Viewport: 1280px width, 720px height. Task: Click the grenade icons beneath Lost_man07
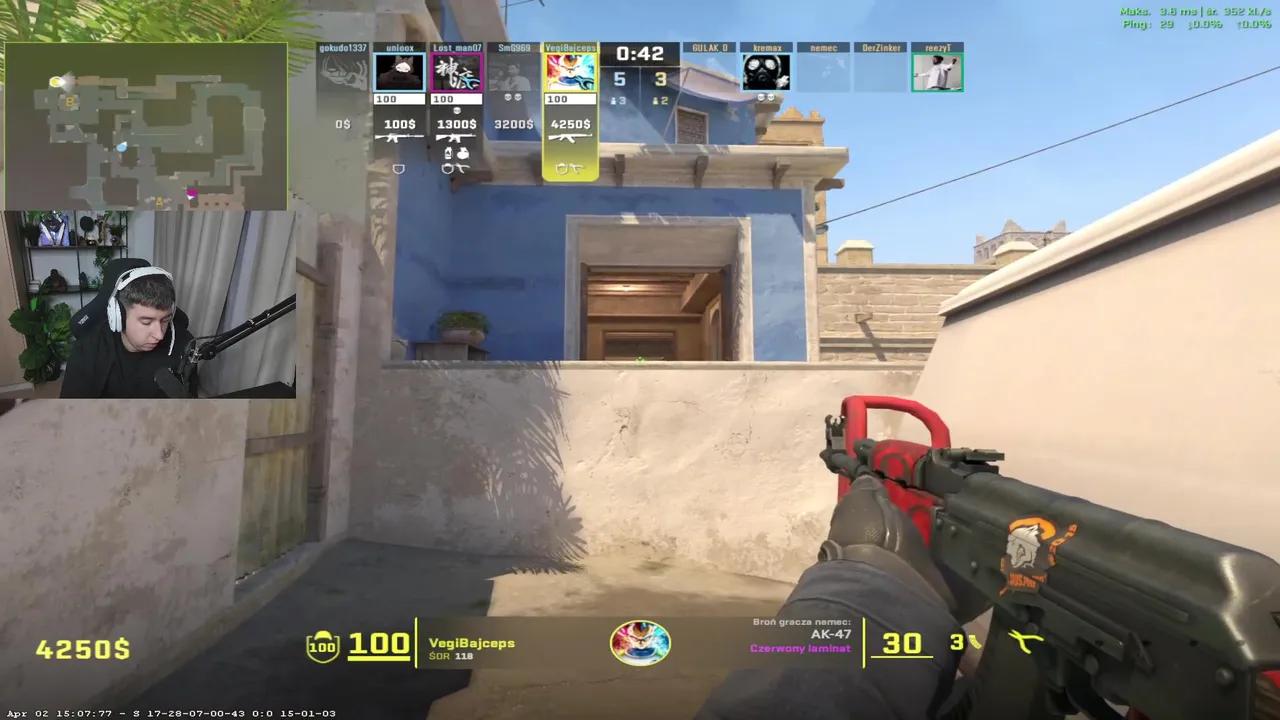[x=456, y=154]
